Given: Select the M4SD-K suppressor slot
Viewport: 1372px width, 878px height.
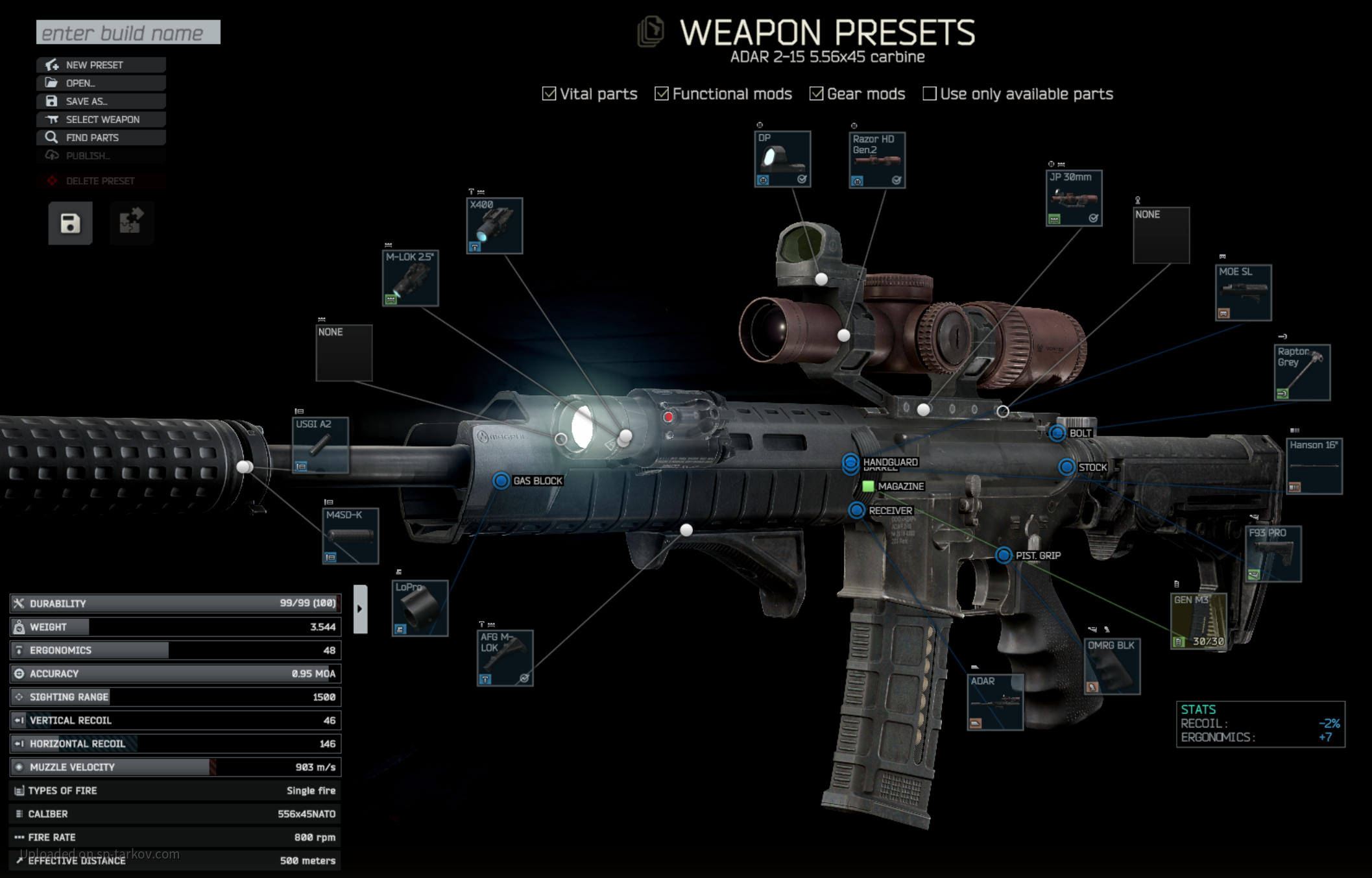Looking at the screenshot, I should 350,536.
